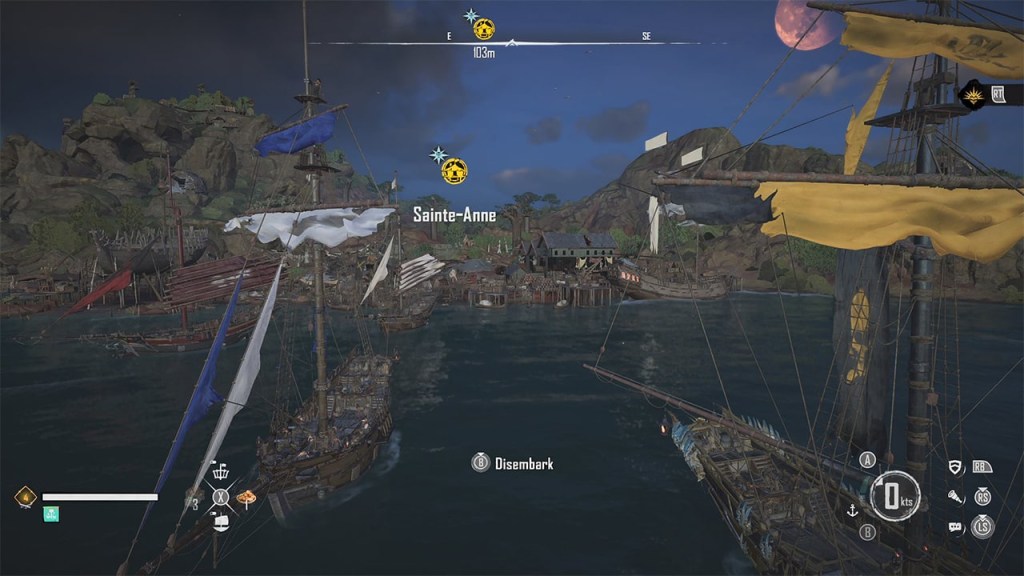Click the yellow burst ability icon at right edge
Image resolution: width=1024 pixels, height=576 pixels.
click(971, 95)
